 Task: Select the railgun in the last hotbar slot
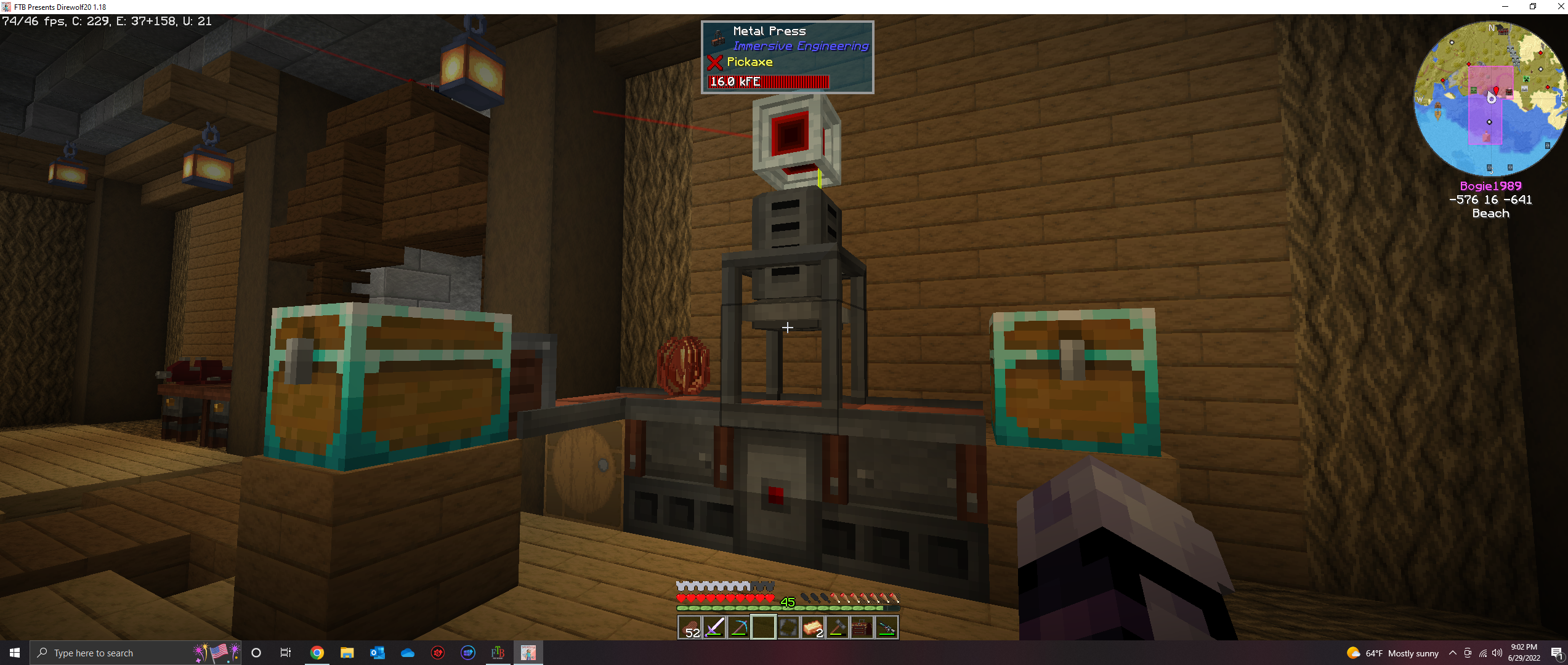click(x=887, y=627)
